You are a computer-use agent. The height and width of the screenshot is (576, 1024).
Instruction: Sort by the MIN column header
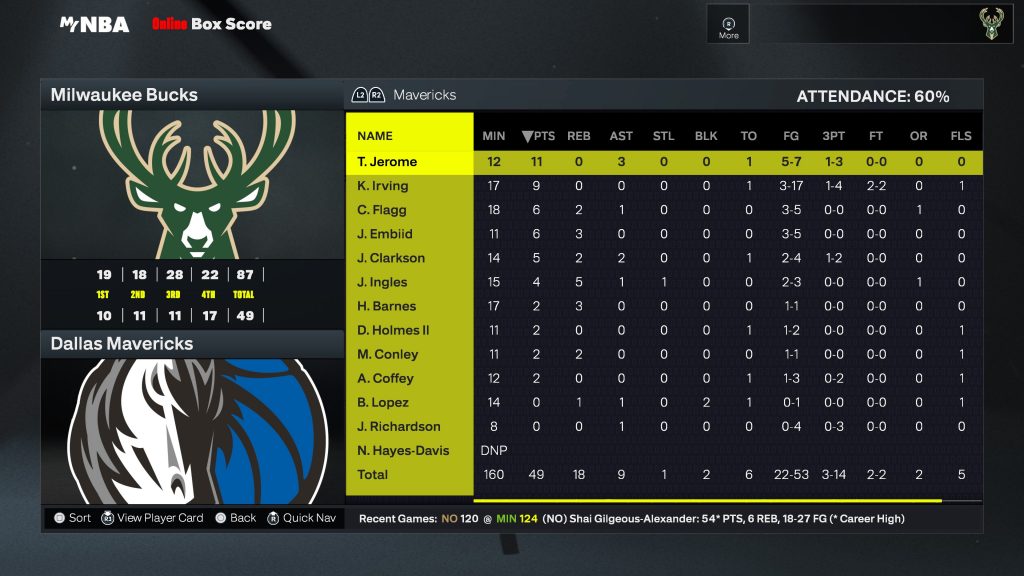494,136
